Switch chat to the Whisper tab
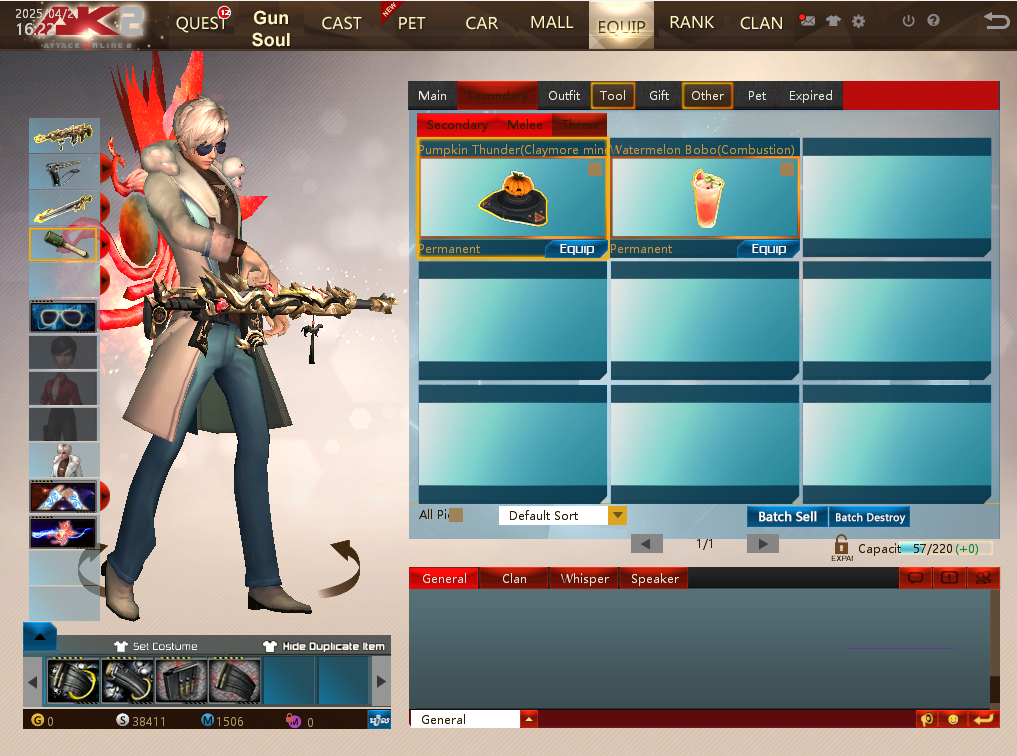Screen dimensions: 1017x756 (584, 579)
